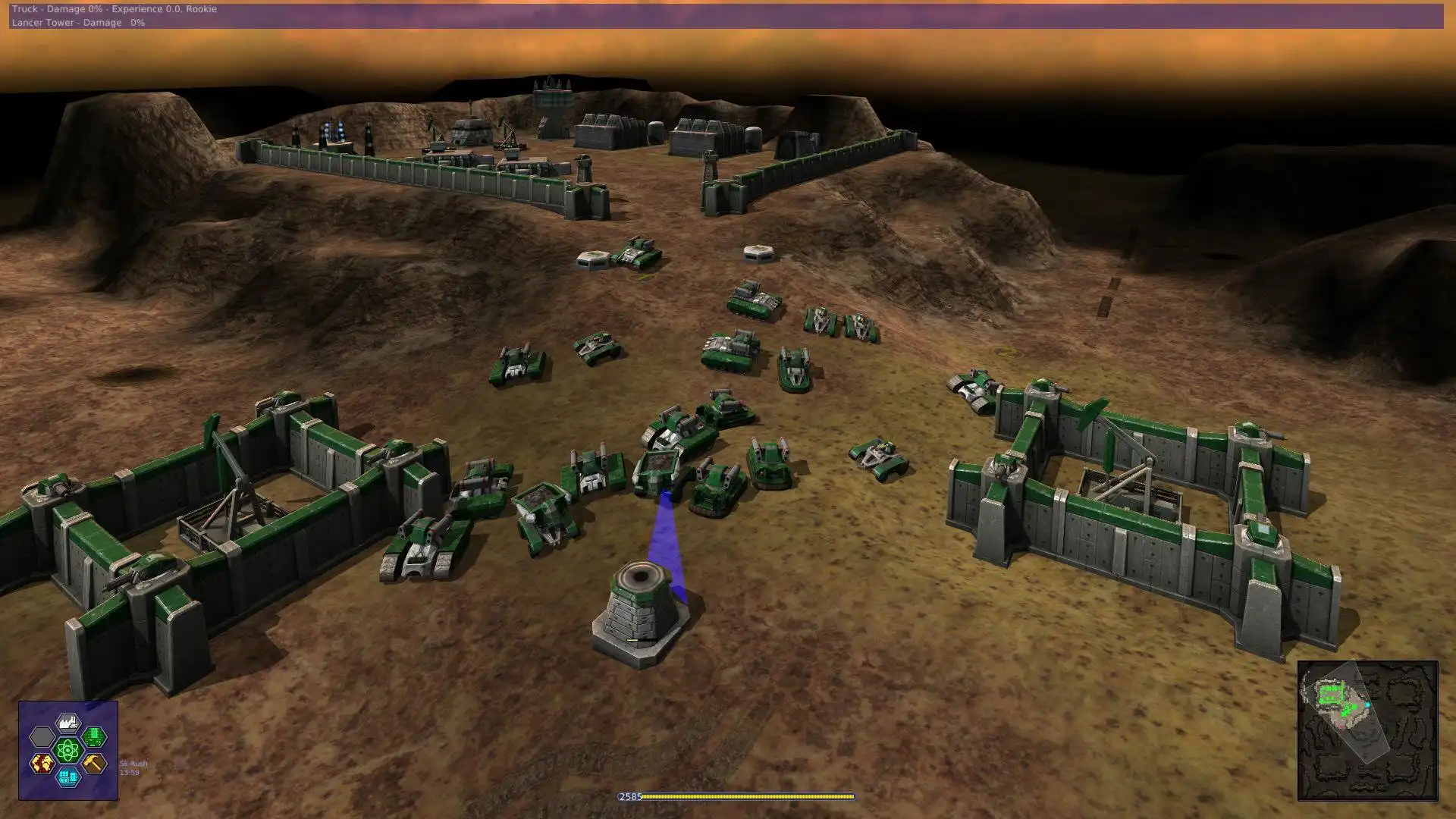Open the blue design blueprint hexagon
This screenshot has width=1456, height=819.
tap(68, 777)
